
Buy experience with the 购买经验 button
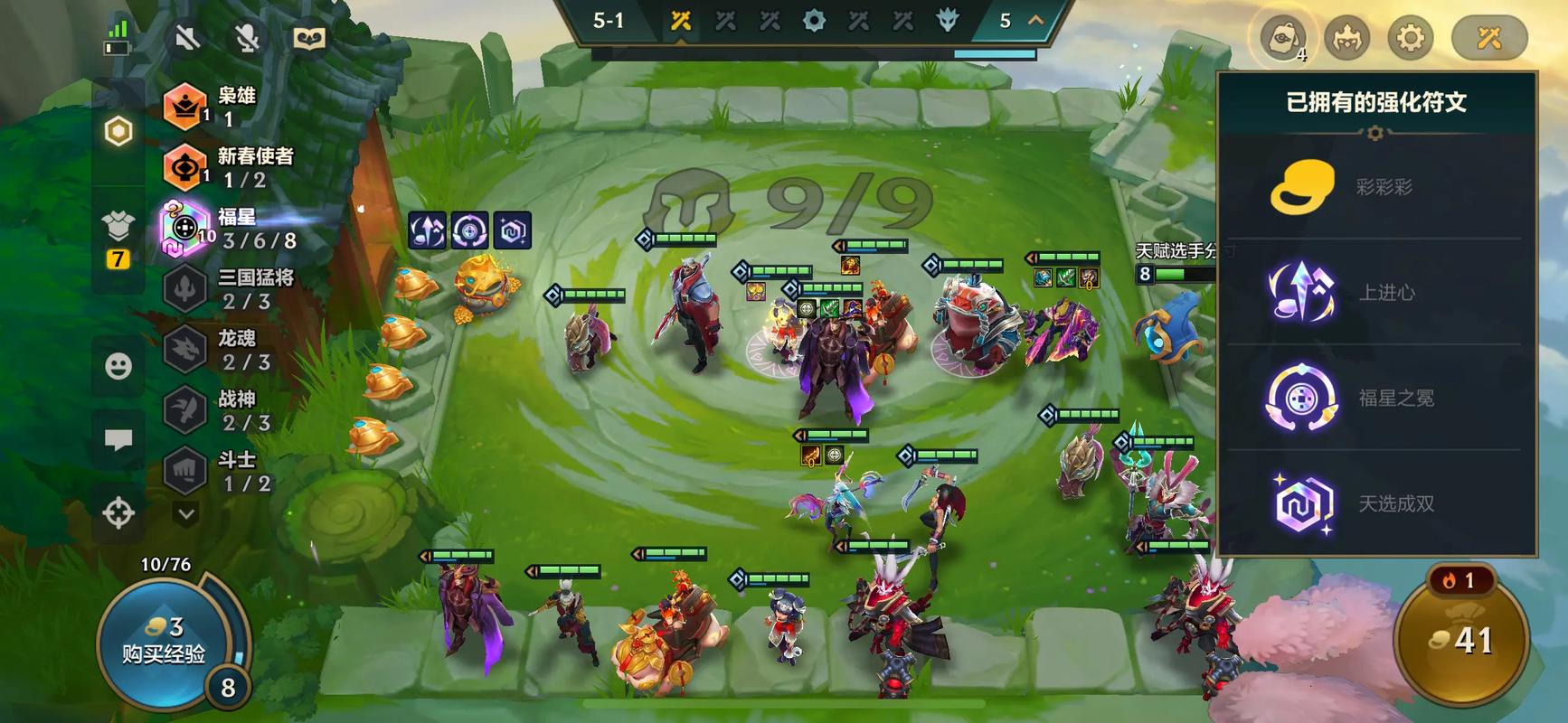coord(163,642)
